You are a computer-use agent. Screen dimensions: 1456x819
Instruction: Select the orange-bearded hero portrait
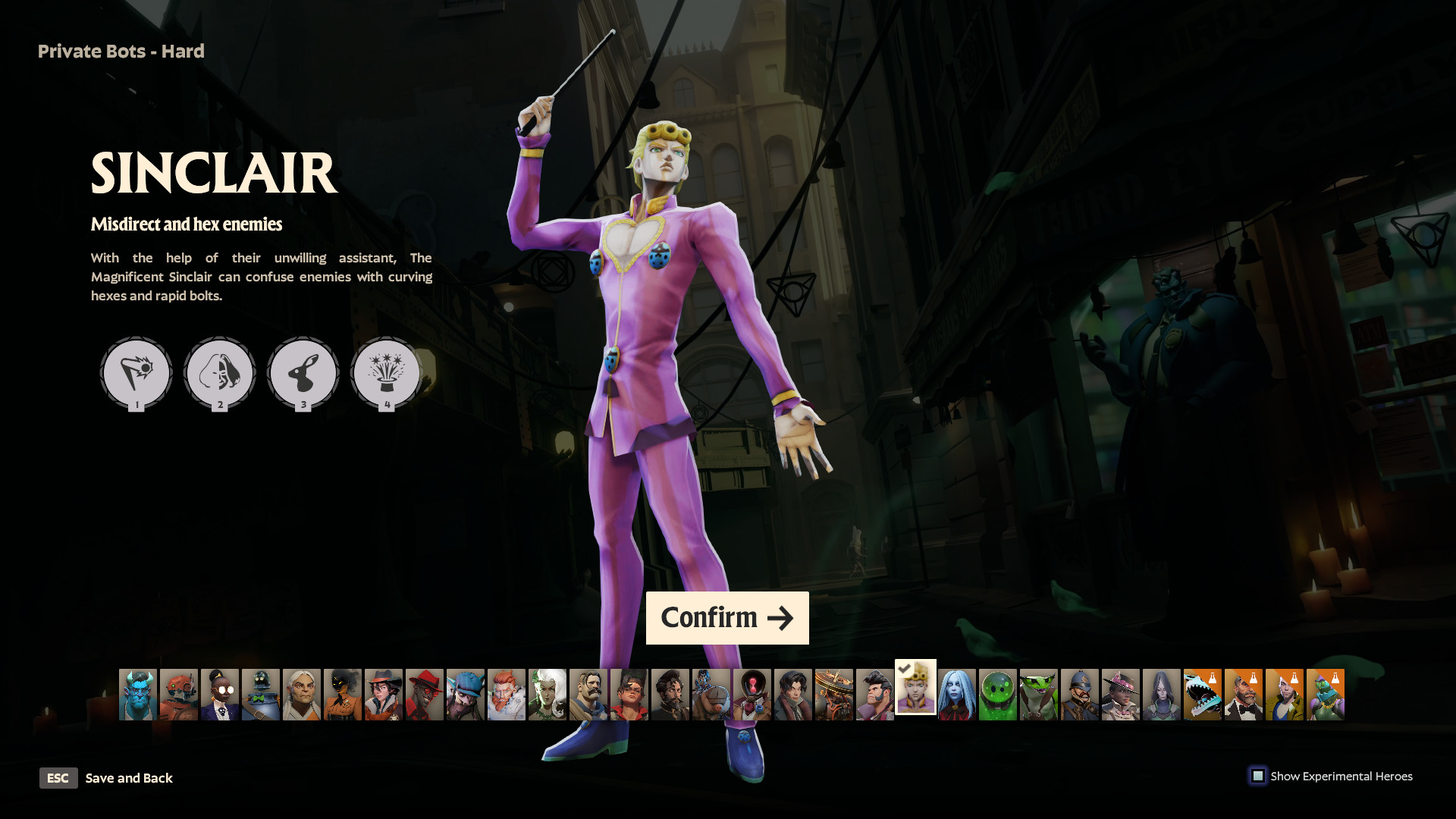(x=507, y=695)
